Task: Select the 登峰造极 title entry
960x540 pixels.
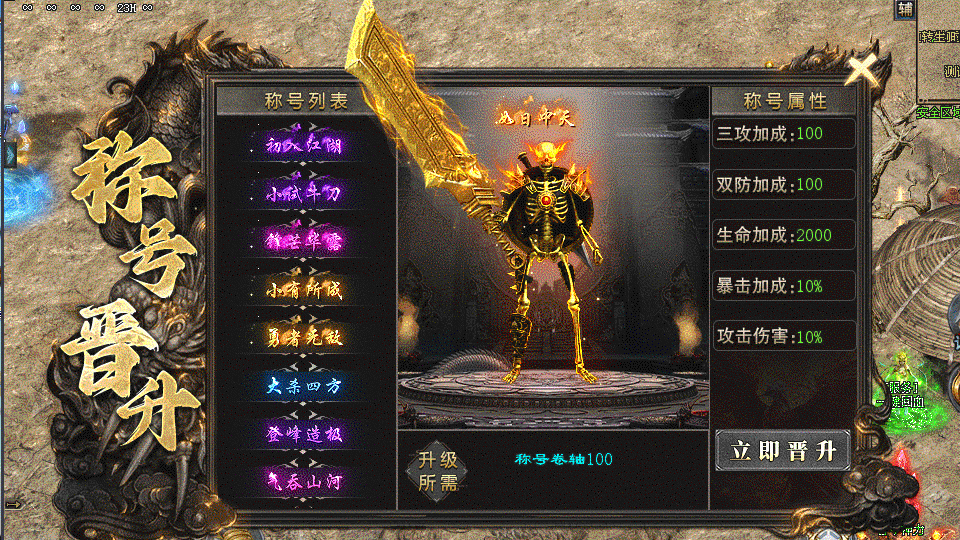Action: click(x=304, y=433)
